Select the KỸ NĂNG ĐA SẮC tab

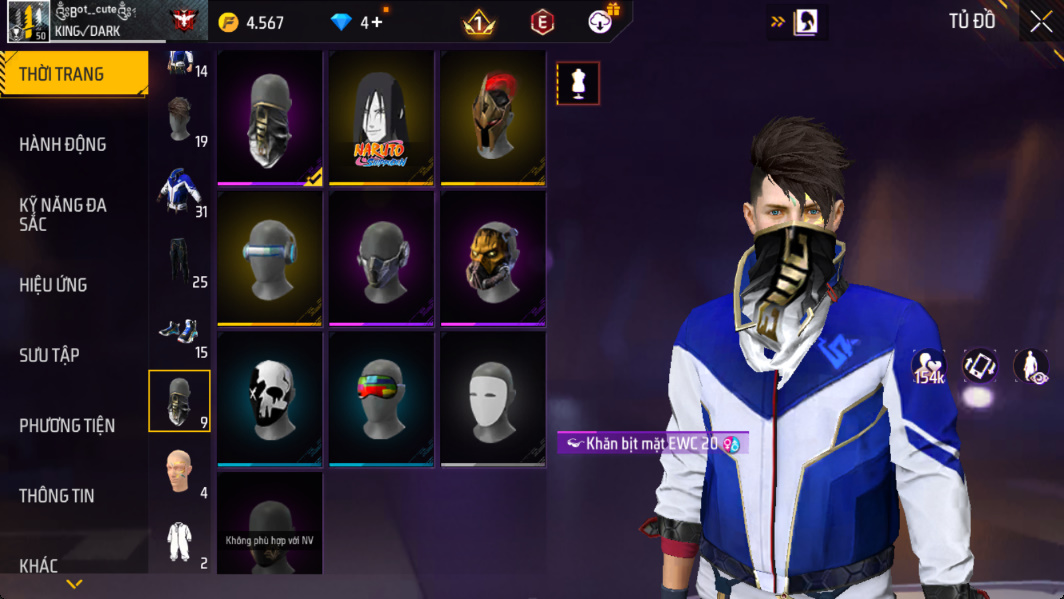tap(63, 214)
